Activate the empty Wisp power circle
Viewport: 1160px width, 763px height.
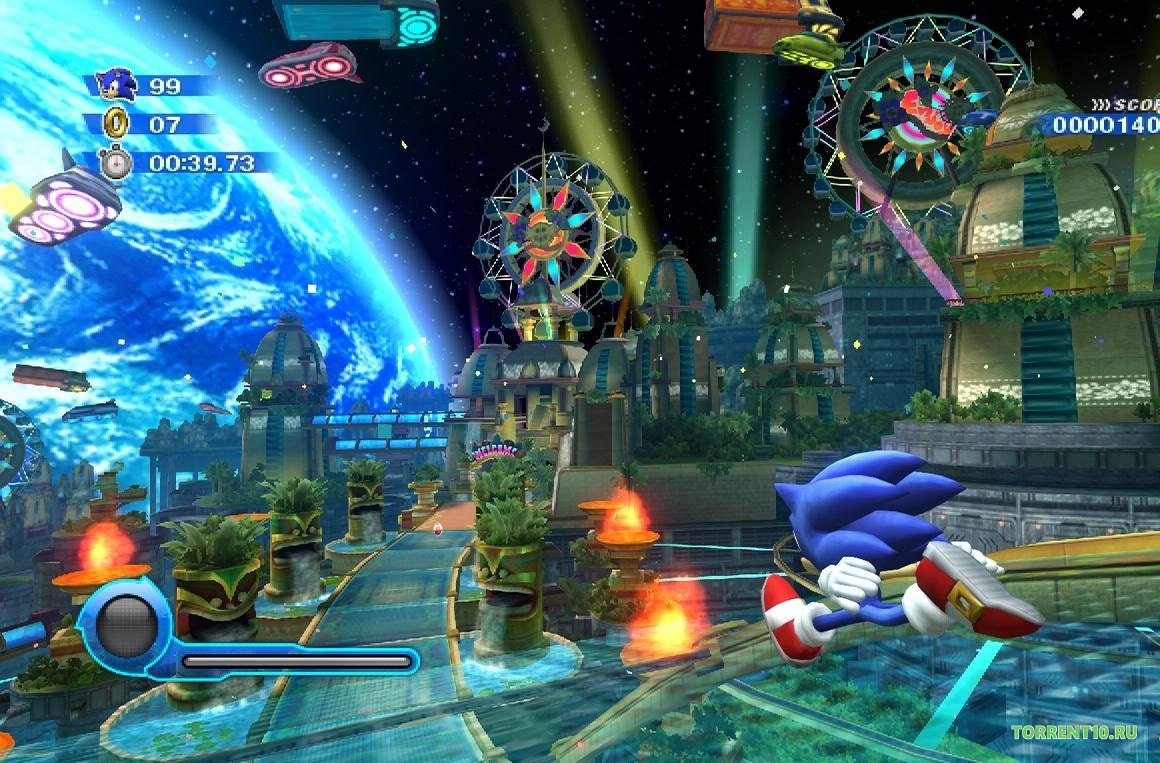click(127, 627)
